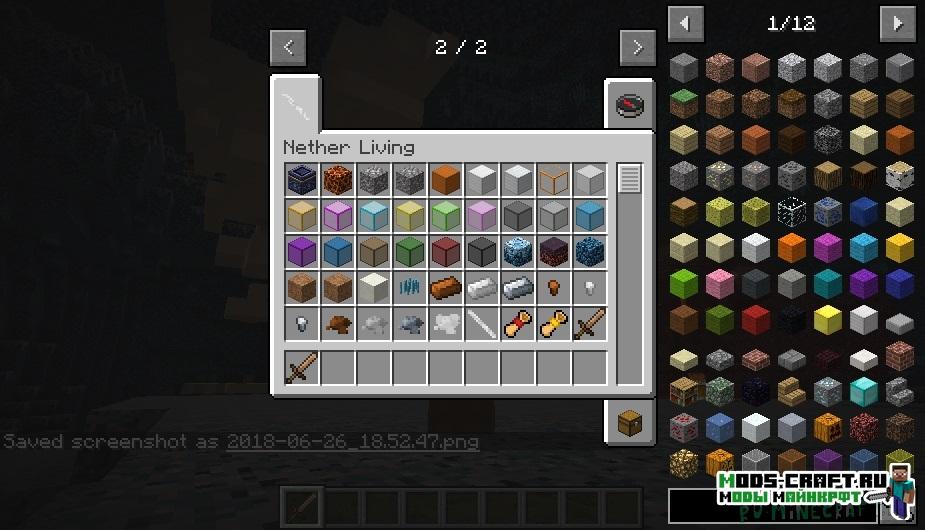Screen dimensions: 925x530
Task: Select the Nether Living tab
Action: [x=297, y=102]
